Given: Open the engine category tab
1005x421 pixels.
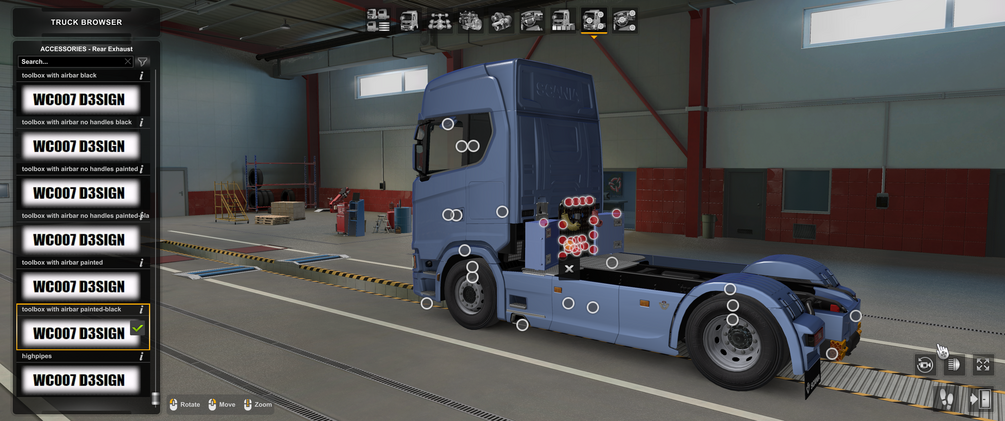Looking at the screenshot, I should tap(470, 20).
